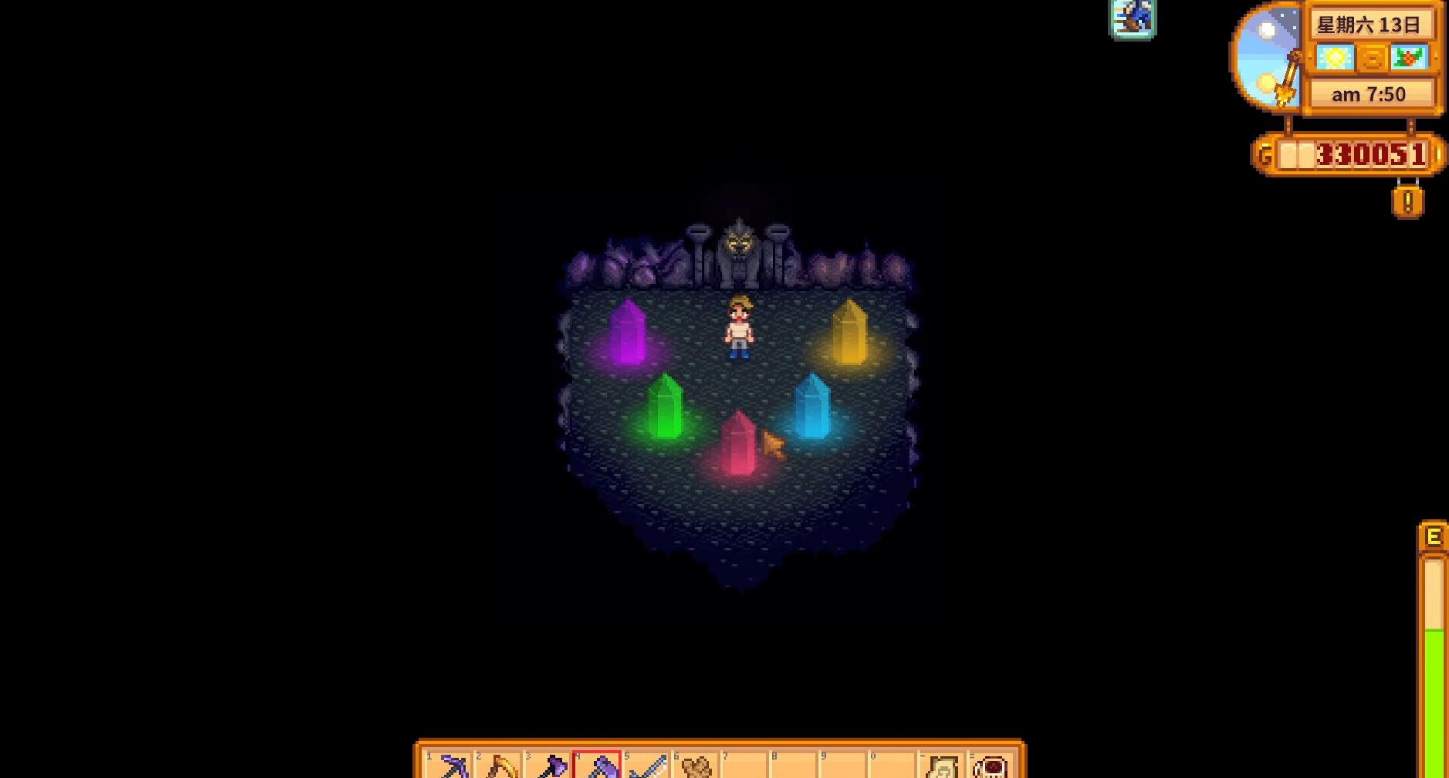The image size is (1449, 778).
Task: Click the am 7:50 time display
Action: coord(1371,93)
